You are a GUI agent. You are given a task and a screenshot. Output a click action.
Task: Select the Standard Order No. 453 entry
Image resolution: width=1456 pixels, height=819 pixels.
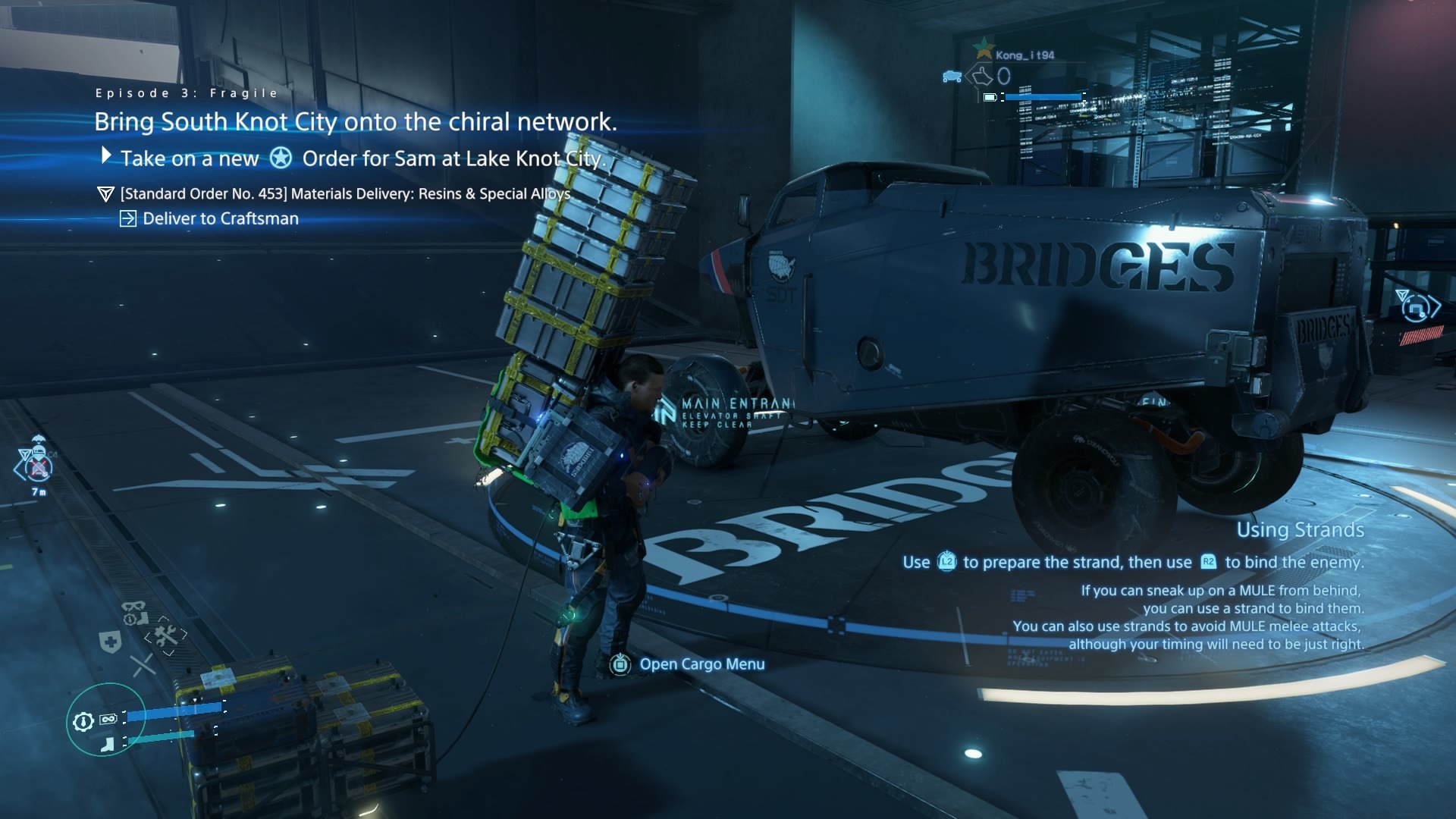tap(345, 194)
